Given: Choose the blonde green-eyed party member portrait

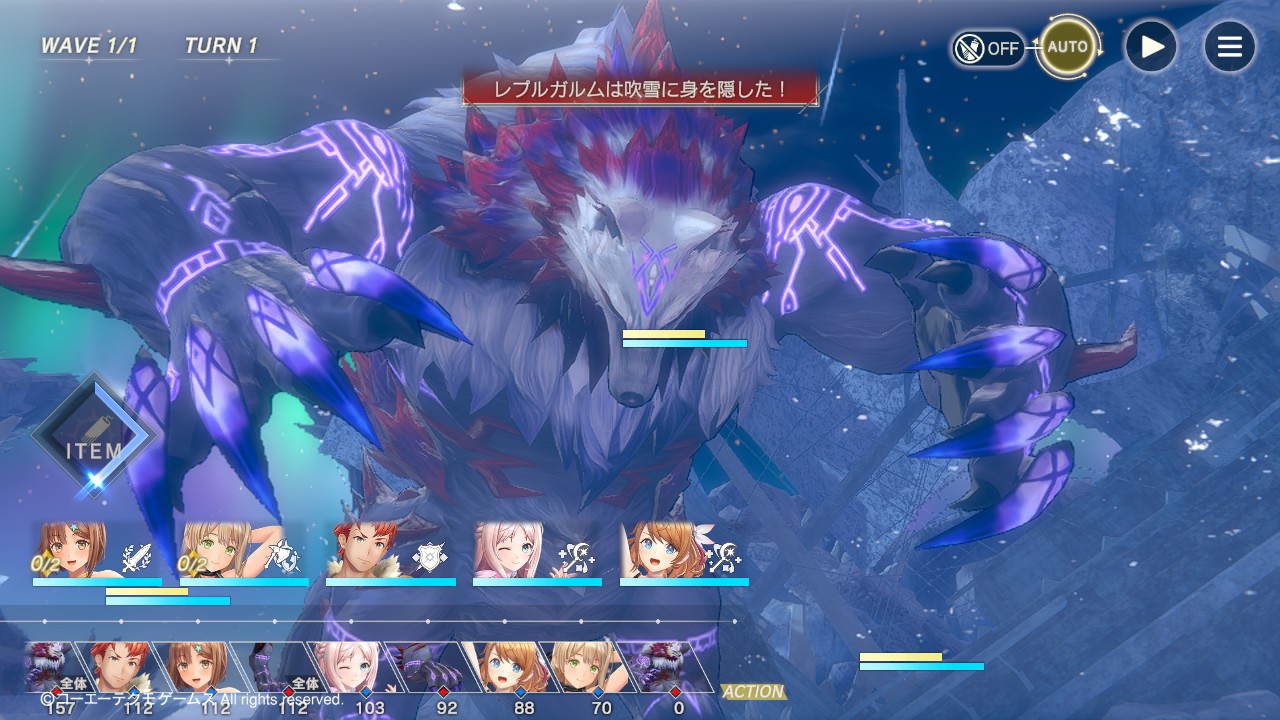Looking at the screenshot, I should point(216,550).
